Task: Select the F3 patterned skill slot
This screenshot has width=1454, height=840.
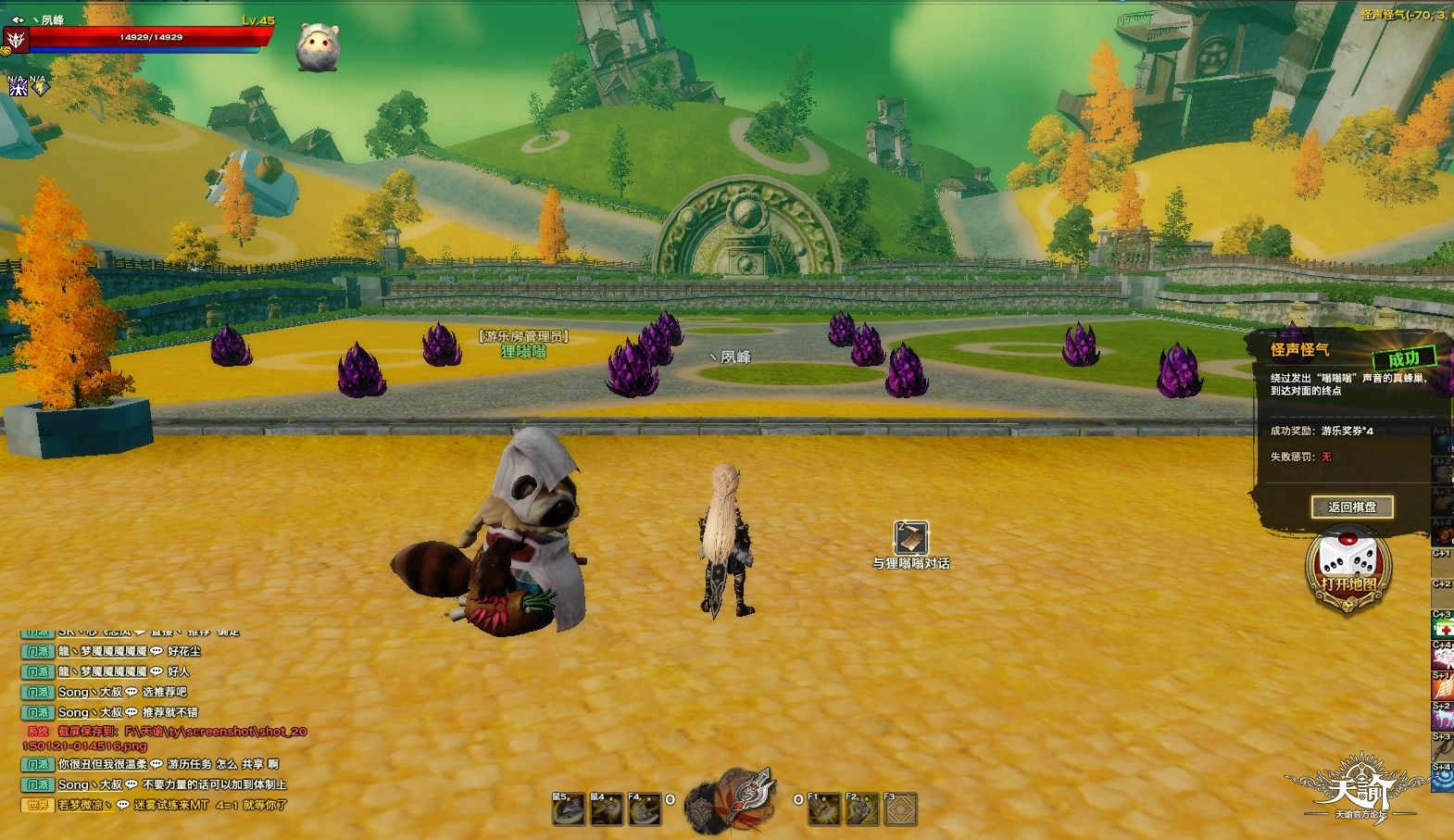Action: [899, 809]
